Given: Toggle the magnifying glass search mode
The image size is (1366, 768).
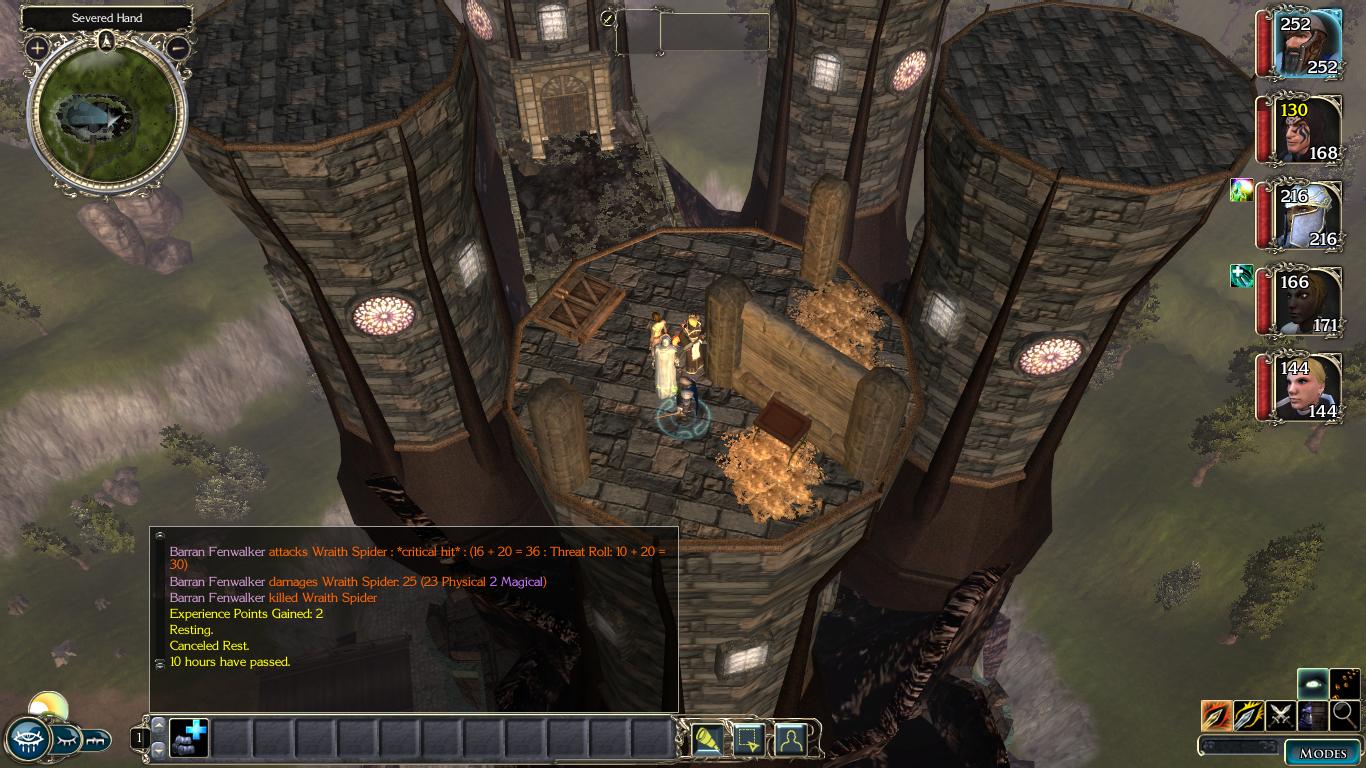Looking at the screenshot, I should 1345,715.
